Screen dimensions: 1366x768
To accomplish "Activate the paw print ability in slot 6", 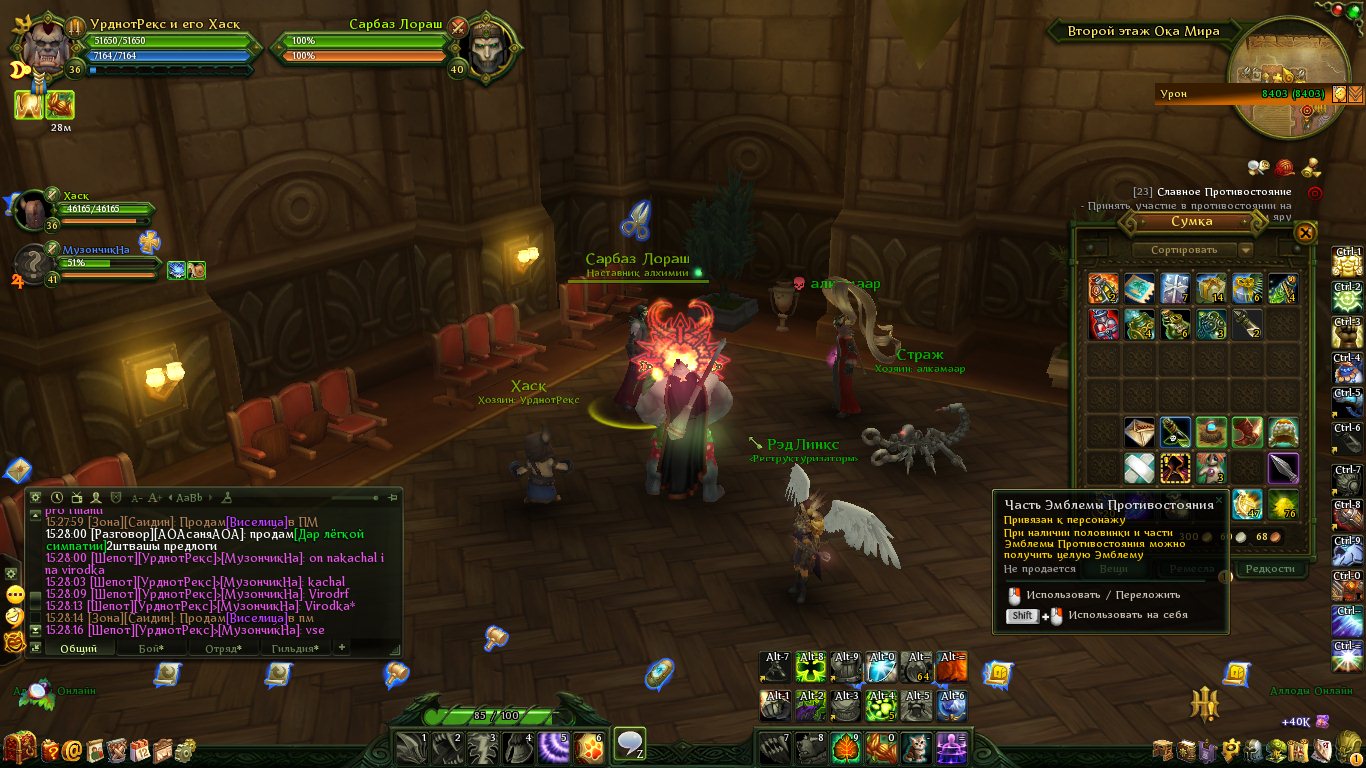I will coord(590,746).
